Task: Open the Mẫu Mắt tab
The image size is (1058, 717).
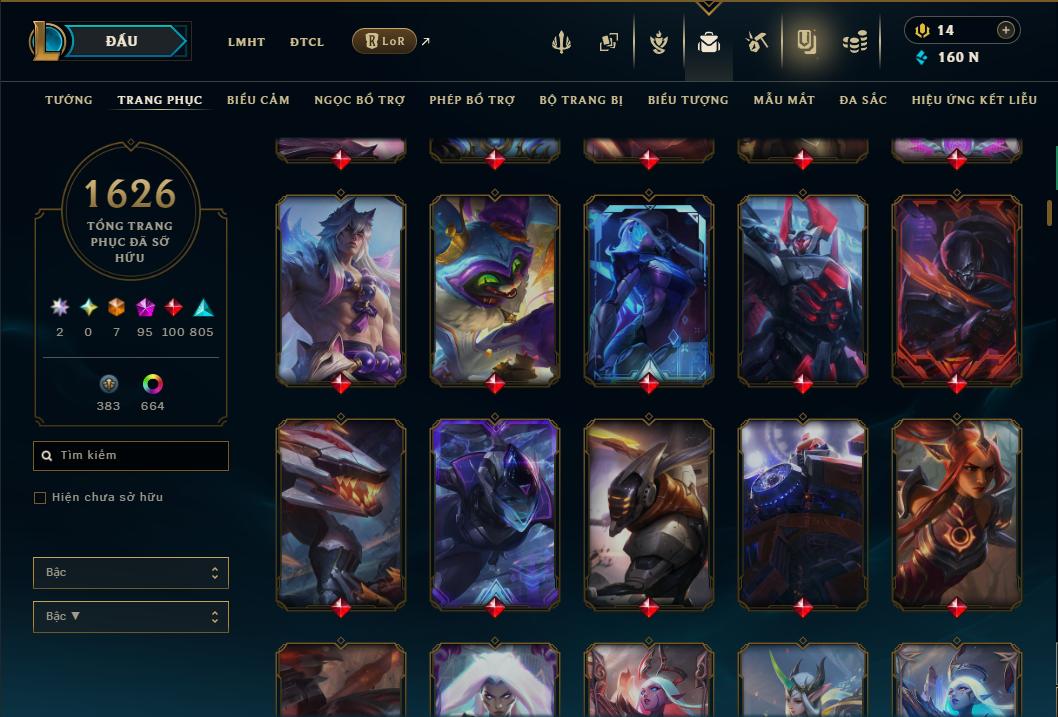Action: pyautogui.click(x=784, y=100)
